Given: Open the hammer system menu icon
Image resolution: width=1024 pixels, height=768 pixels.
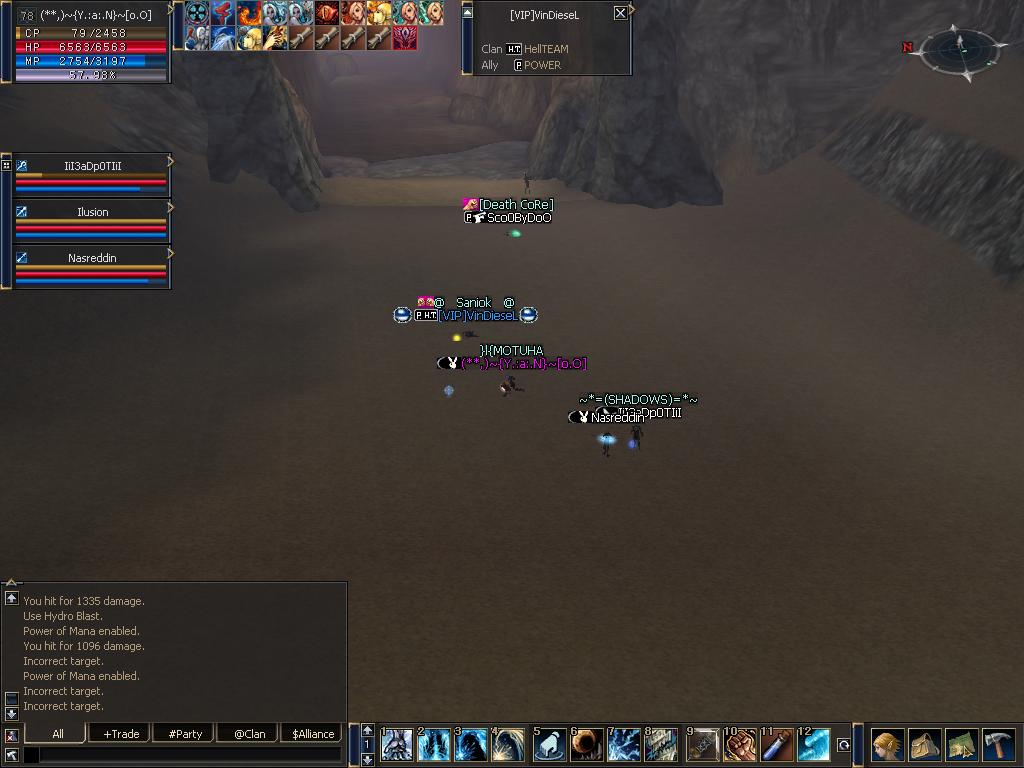Looking at the screenshot, I should 998,746.
